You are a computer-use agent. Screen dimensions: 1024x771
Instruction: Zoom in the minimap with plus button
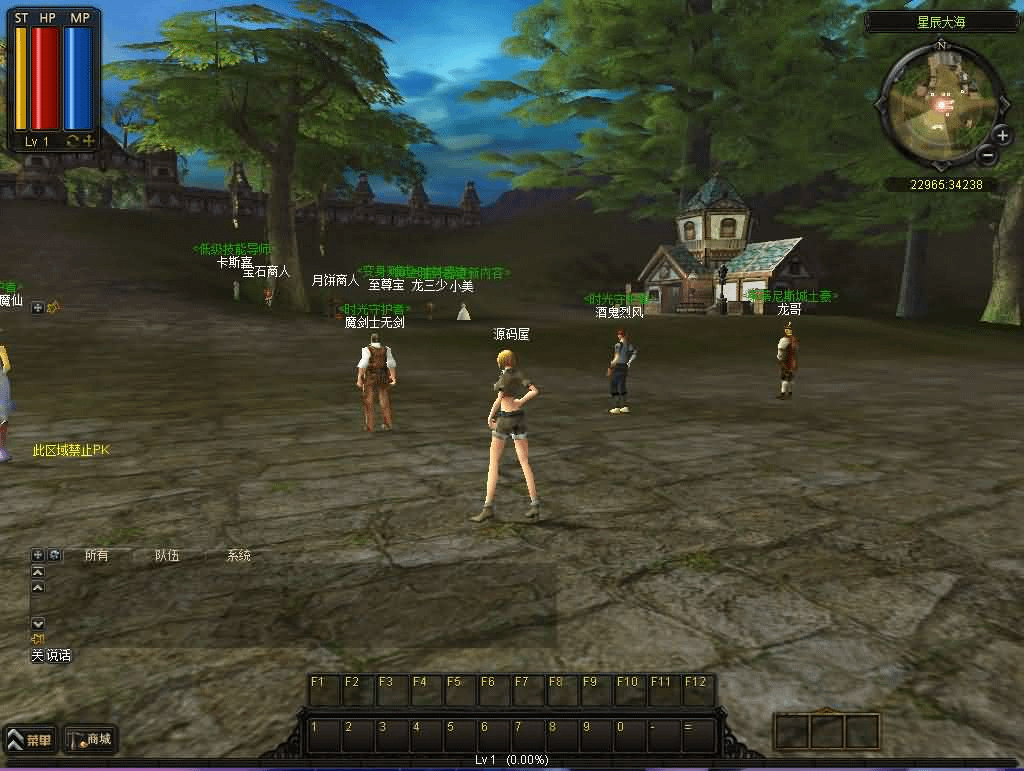tap(1003, 135)
